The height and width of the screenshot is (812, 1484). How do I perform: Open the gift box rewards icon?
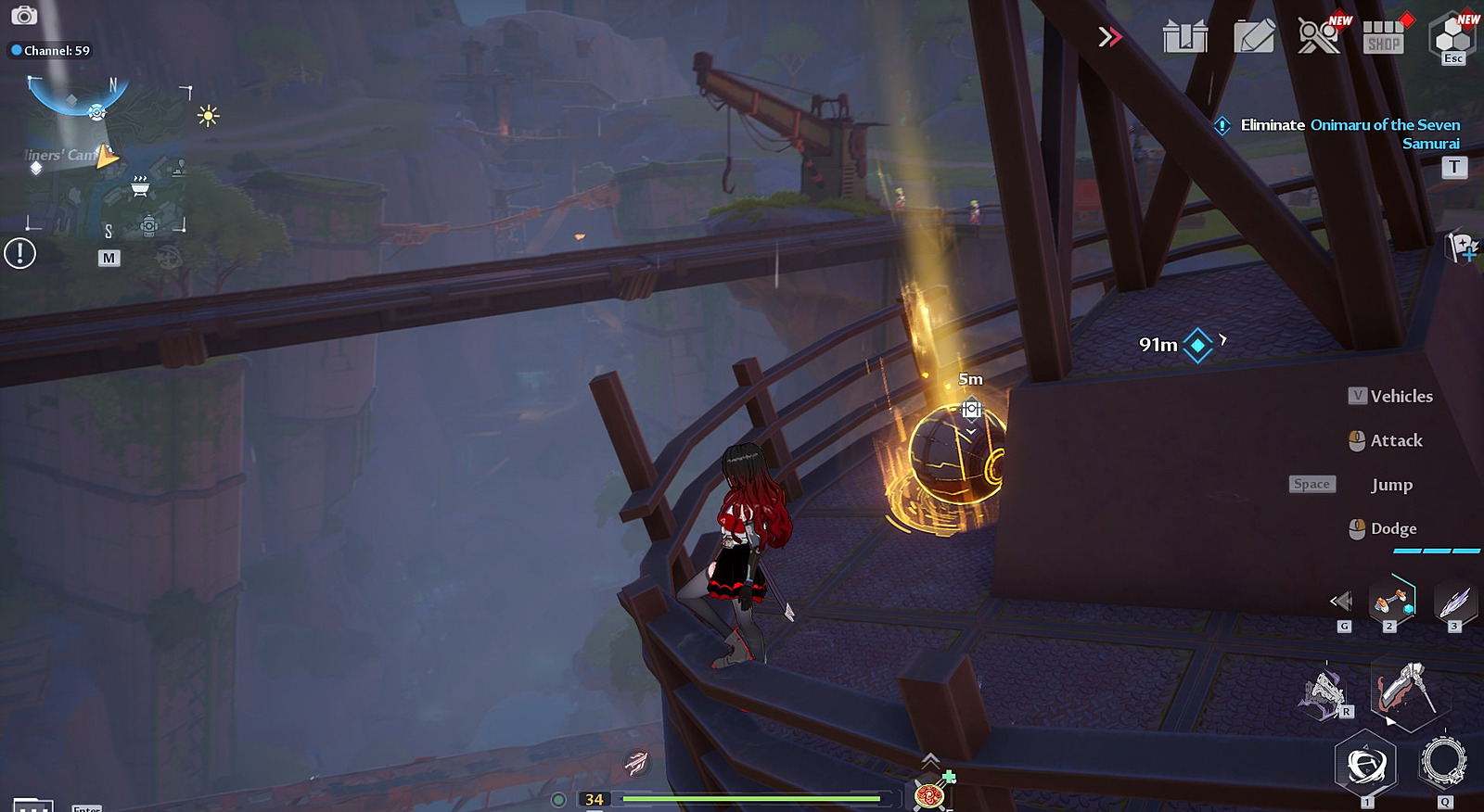click(x=1185, y=37)
